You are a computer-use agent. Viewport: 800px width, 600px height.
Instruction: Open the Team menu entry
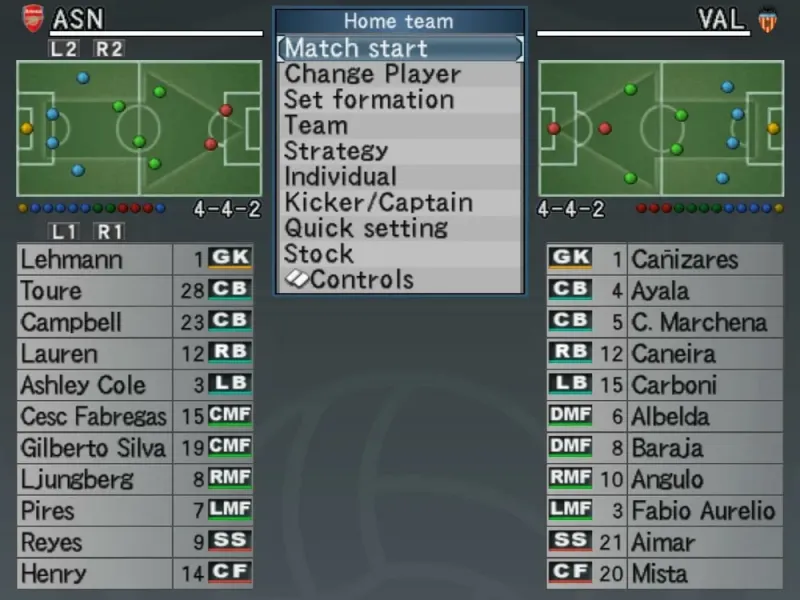click(316, 126)
